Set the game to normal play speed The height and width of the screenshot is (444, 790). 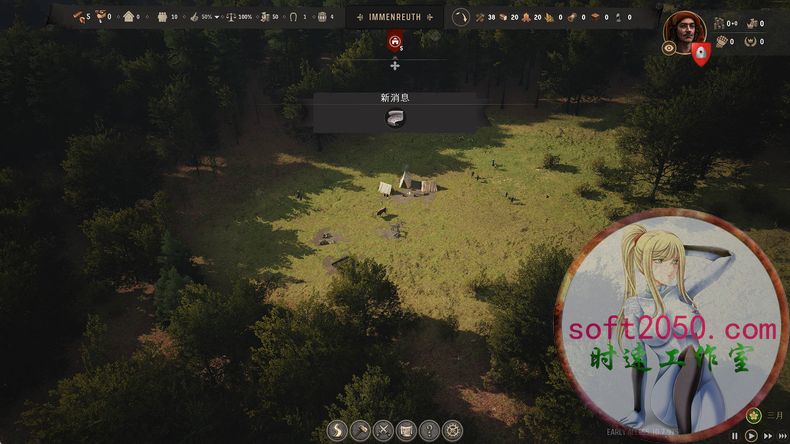point(751,436)
